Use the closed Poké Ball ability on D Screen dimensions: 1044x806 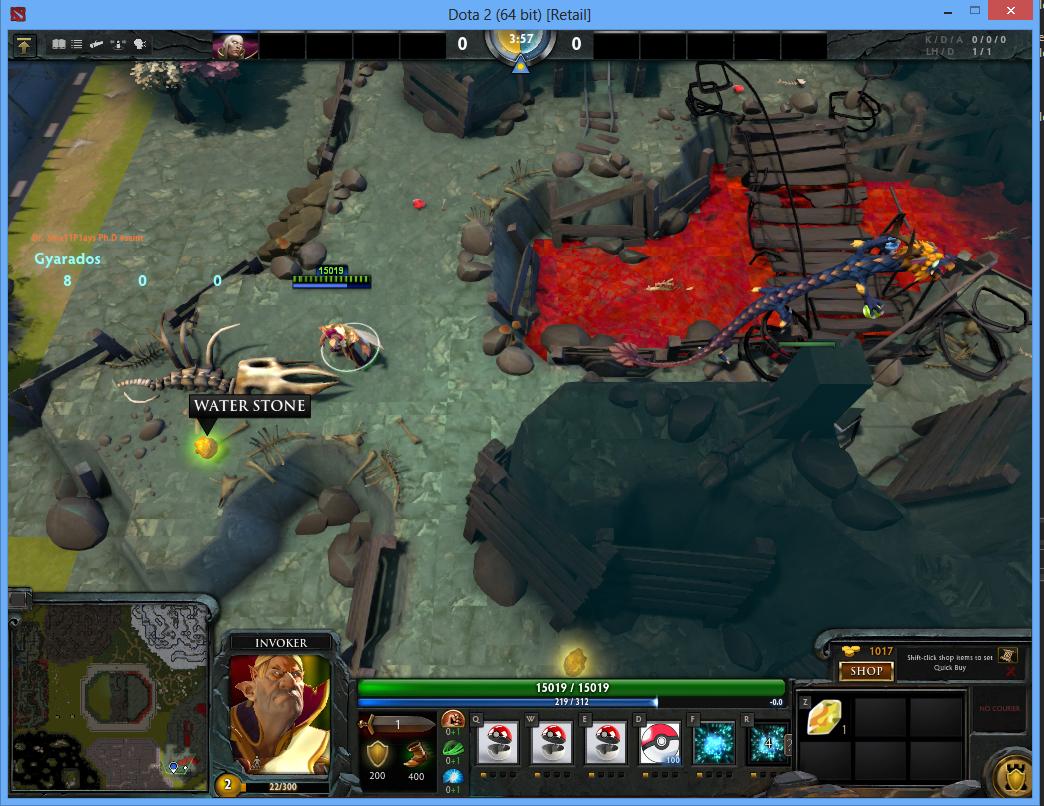tap(659, 744)
